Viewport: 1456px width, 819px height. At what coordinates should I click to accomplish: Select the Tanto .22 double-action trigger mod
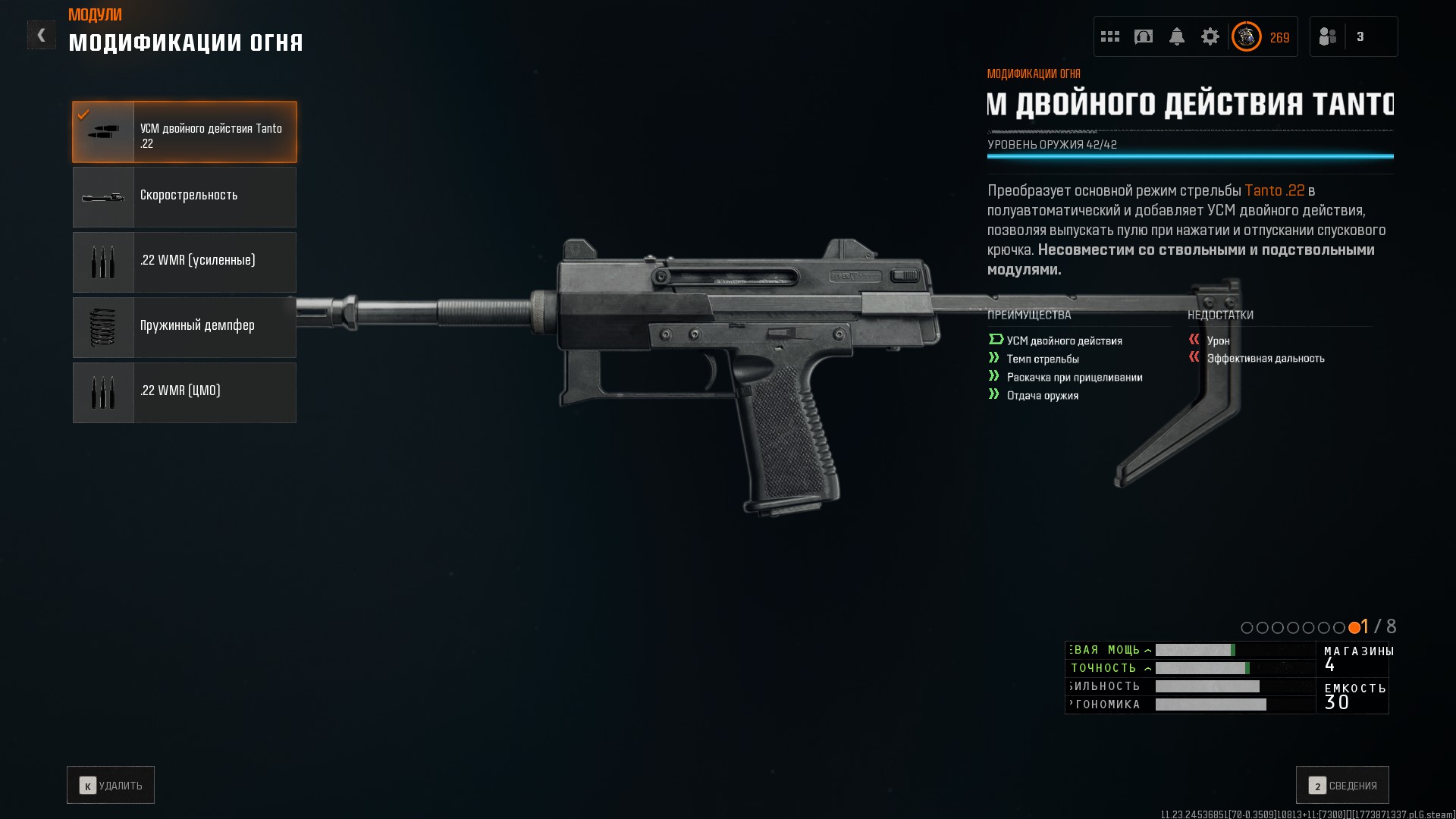point(184,132)
